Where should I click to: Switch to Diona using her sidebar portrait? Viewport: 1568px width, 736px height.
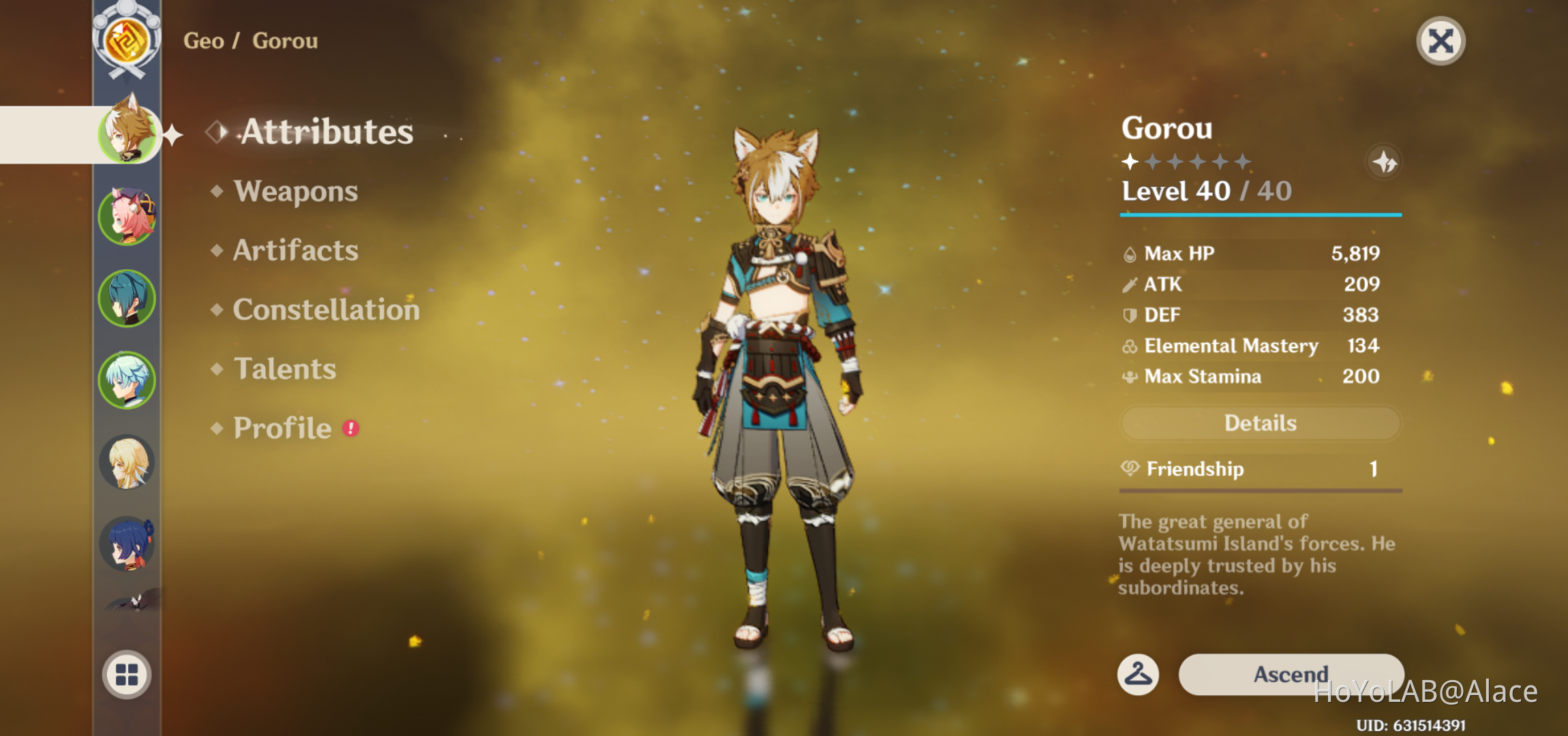[126, 215]
